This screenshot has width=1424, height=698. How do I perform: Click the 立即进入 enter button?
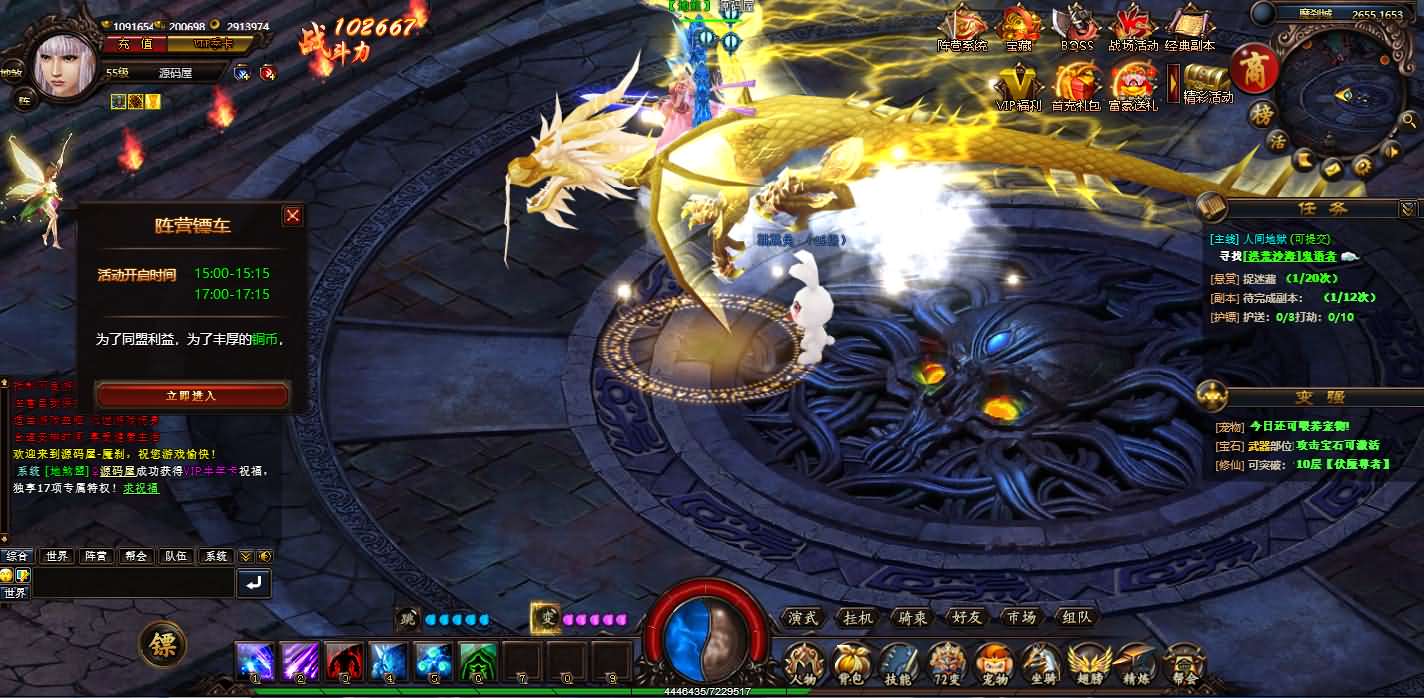click(x=192, y=395)
